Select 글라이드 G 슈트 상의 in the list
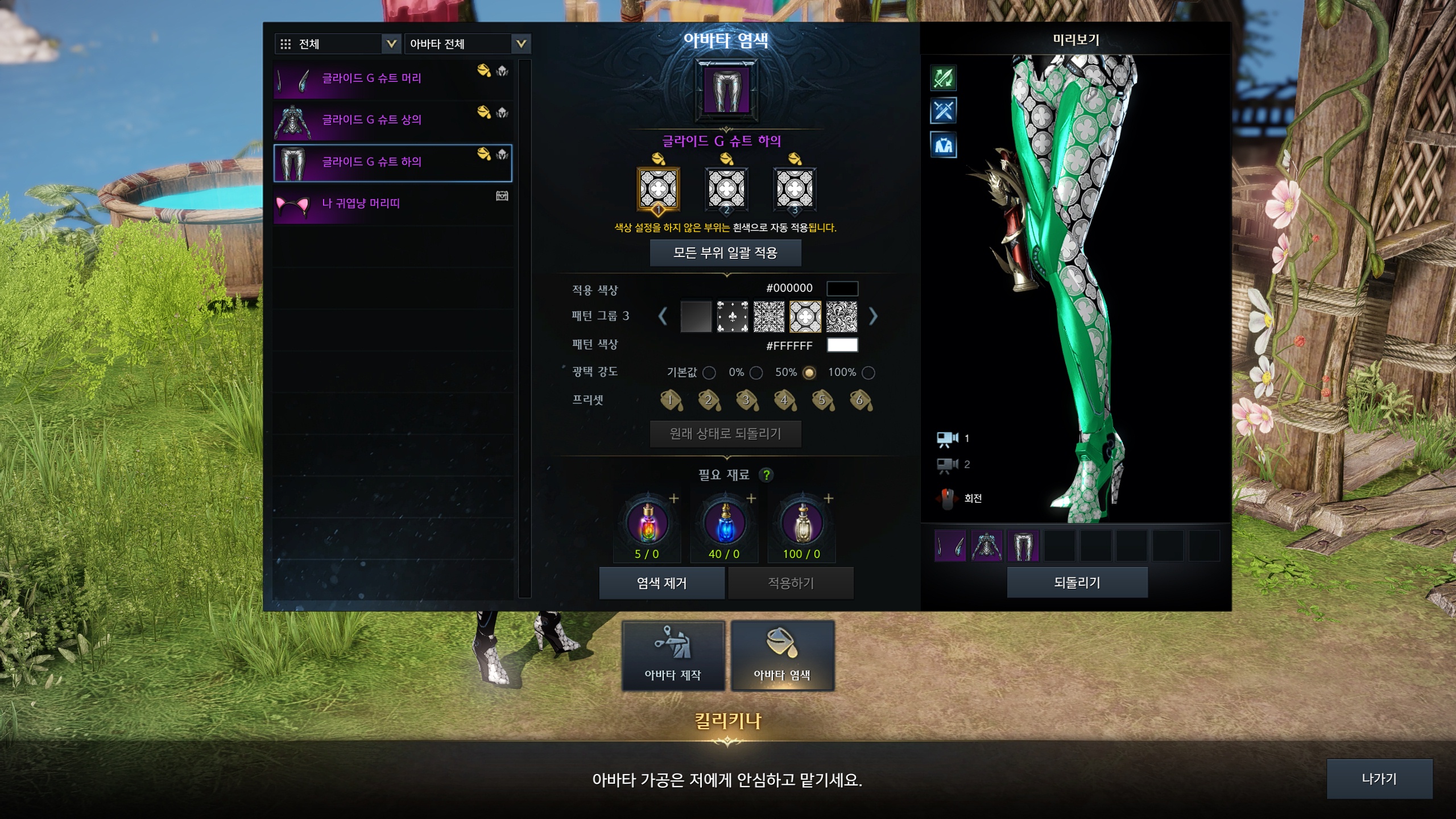 (x=392, y=120)
